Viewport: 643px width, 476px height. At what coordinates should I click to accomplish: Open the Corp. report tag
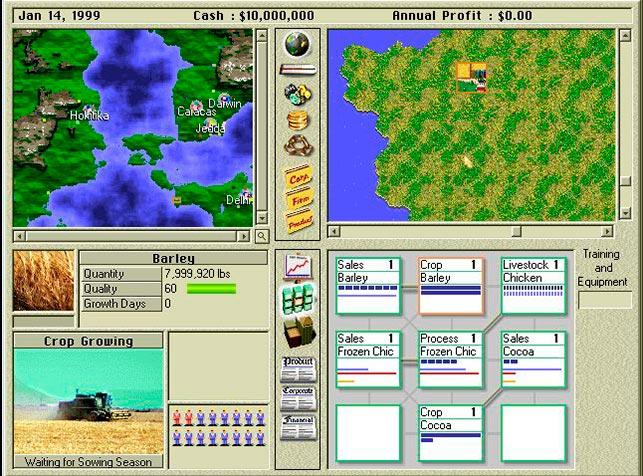(x=297, y=176)
